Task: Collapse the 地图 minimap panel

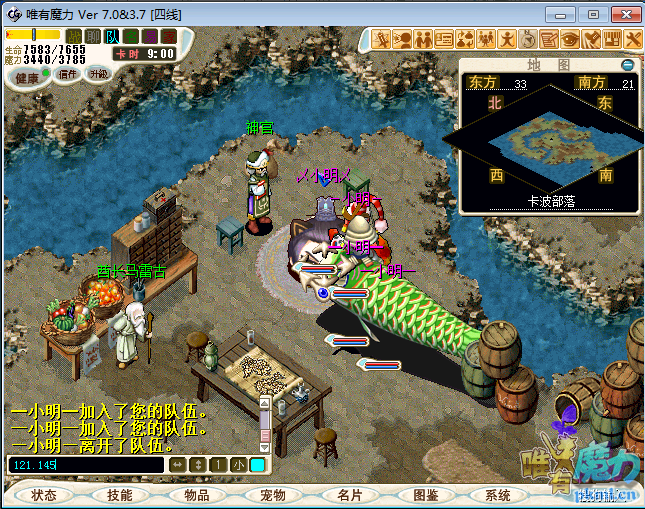Action: click(627, 65)
